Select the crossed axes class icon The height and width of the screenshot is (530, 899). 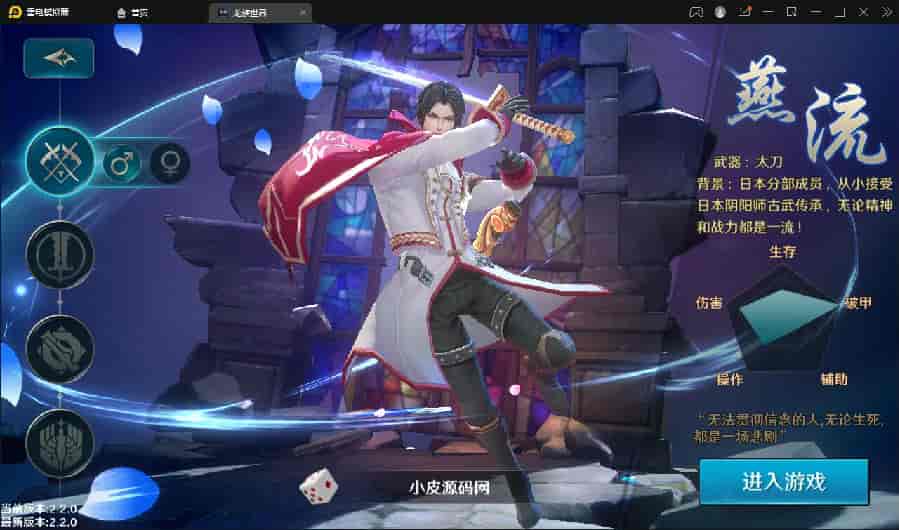(59, 160)
